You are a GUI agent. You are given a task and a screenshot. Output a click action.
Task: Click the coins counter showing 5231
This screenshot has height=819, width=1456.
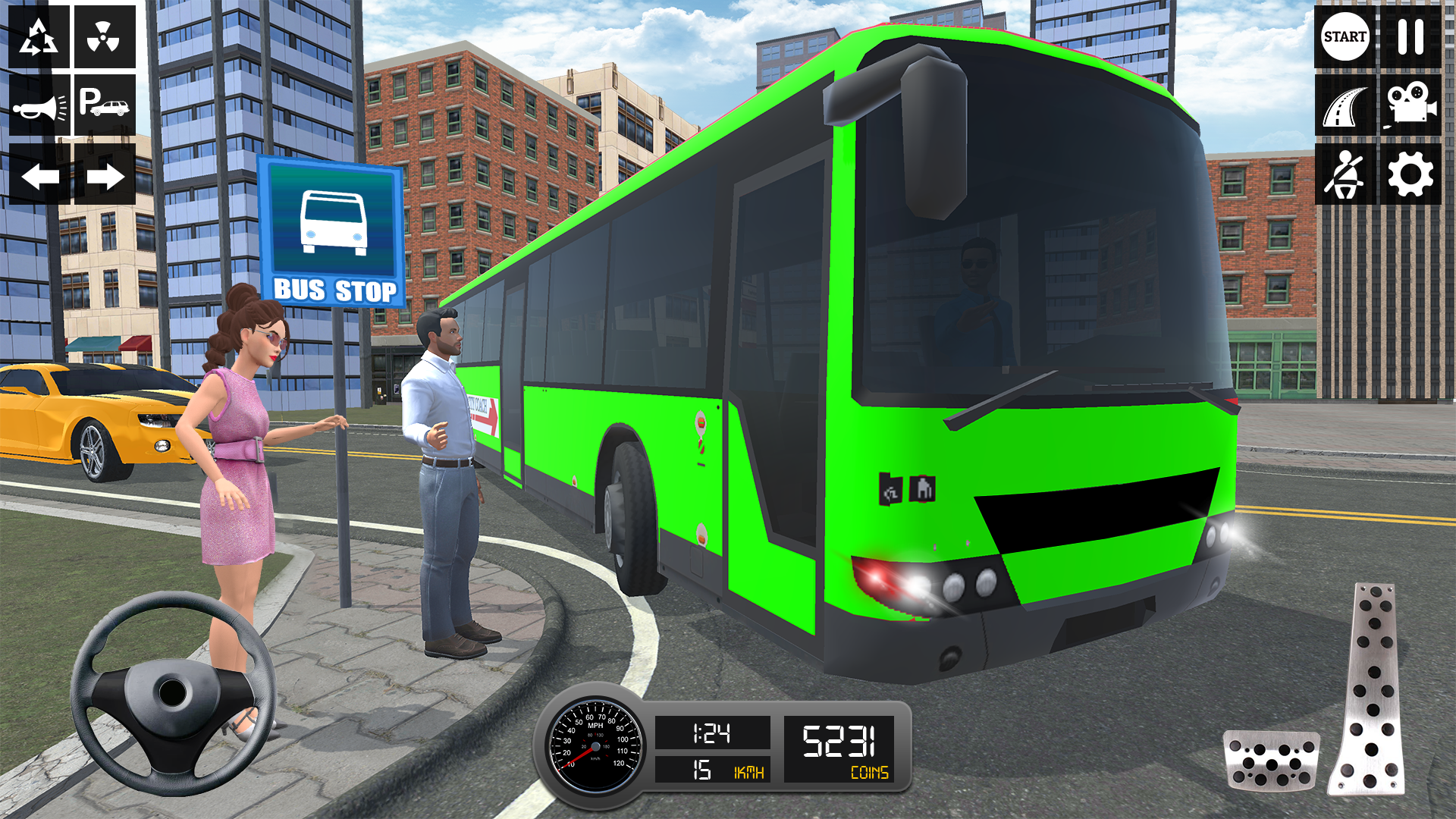coord(842,747)
